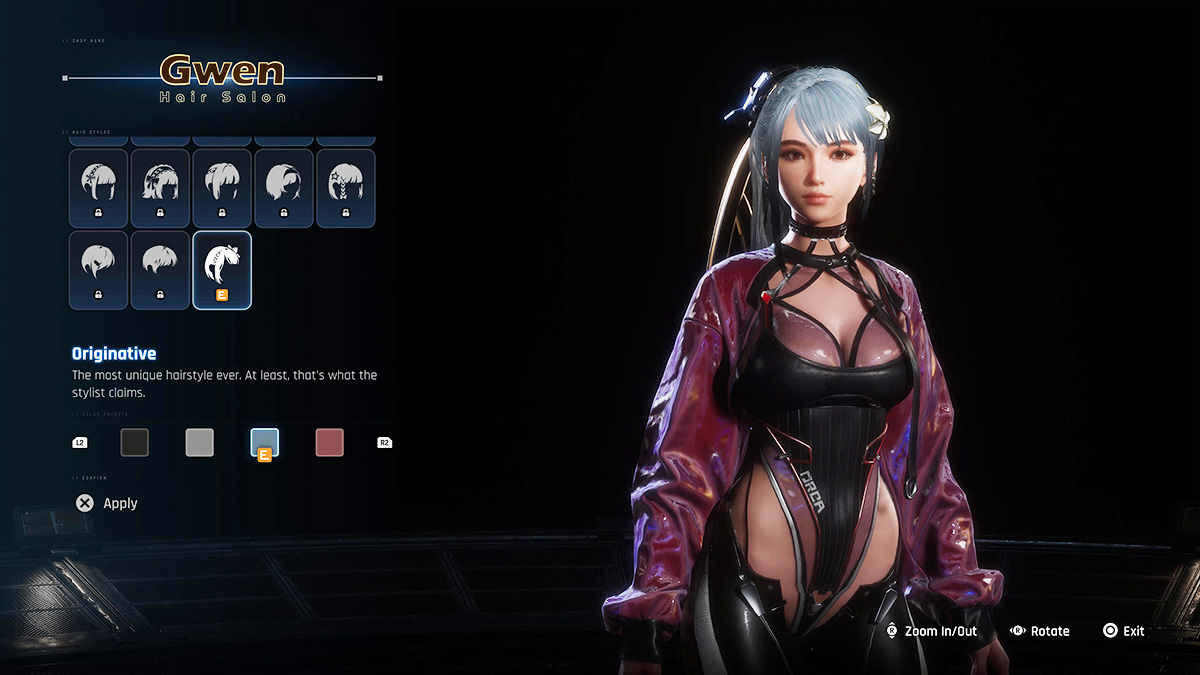Screen dimensions: 1200x675
Task: Pick the light blue equipped color swatch
Action: pos(265,442)
